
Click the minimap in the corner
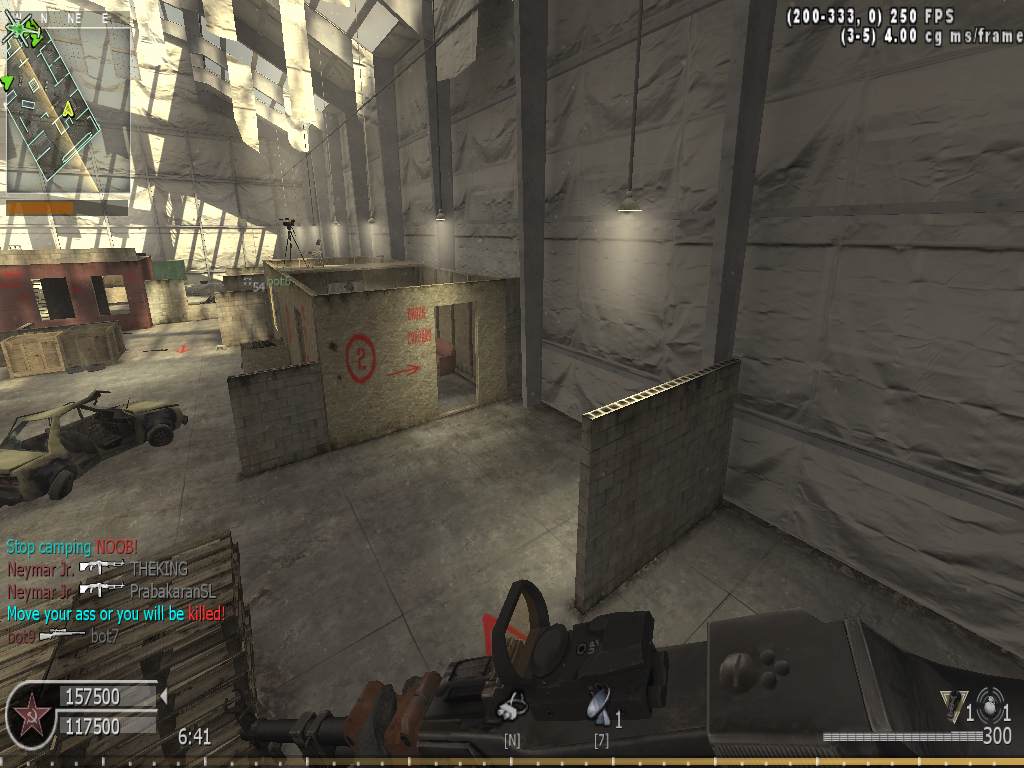(x=67, y=108)
